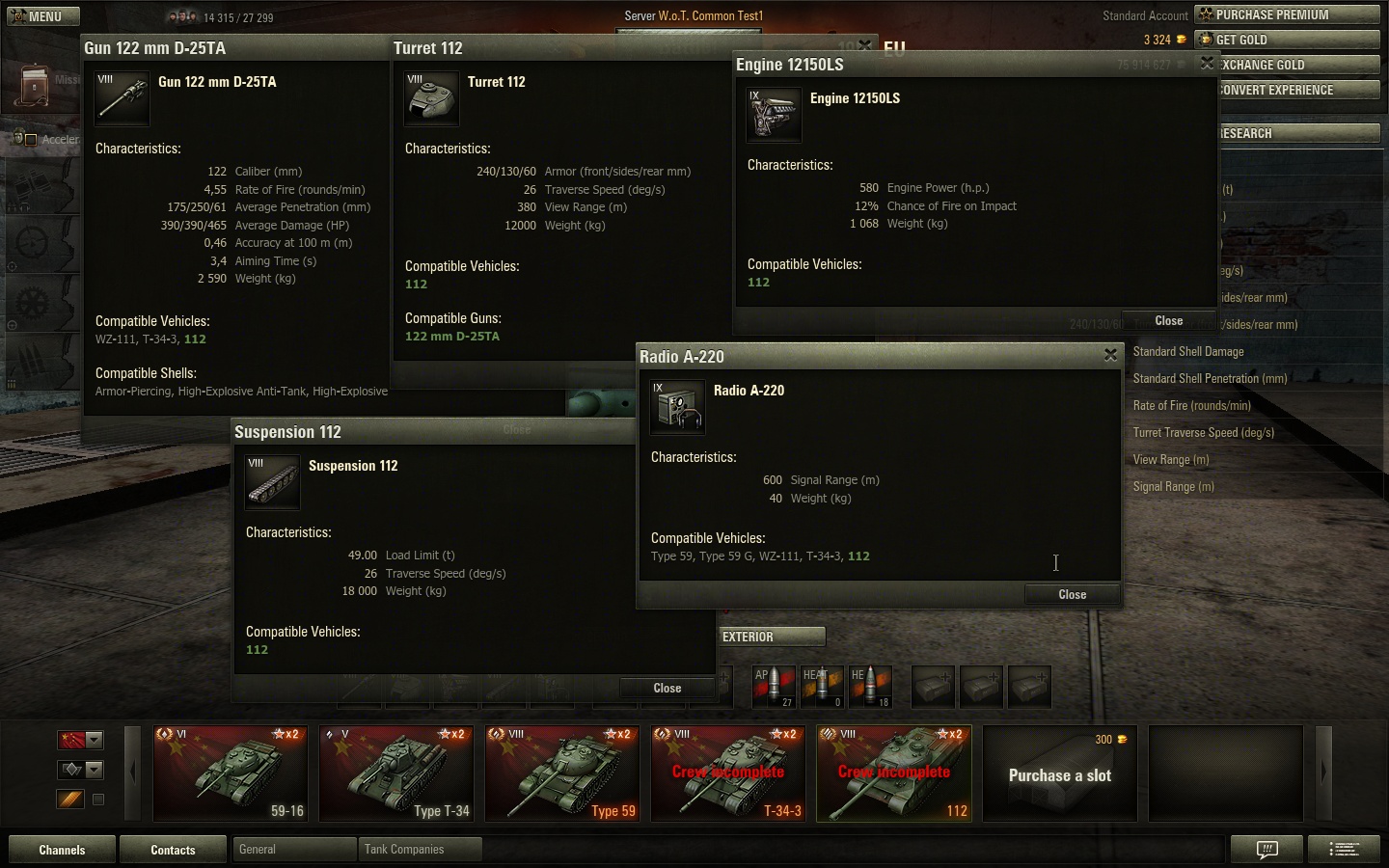The image size is (1389, 868).
Task: Click Close in the Radio A-220 dialog
Action: (x=1072, y=594)
